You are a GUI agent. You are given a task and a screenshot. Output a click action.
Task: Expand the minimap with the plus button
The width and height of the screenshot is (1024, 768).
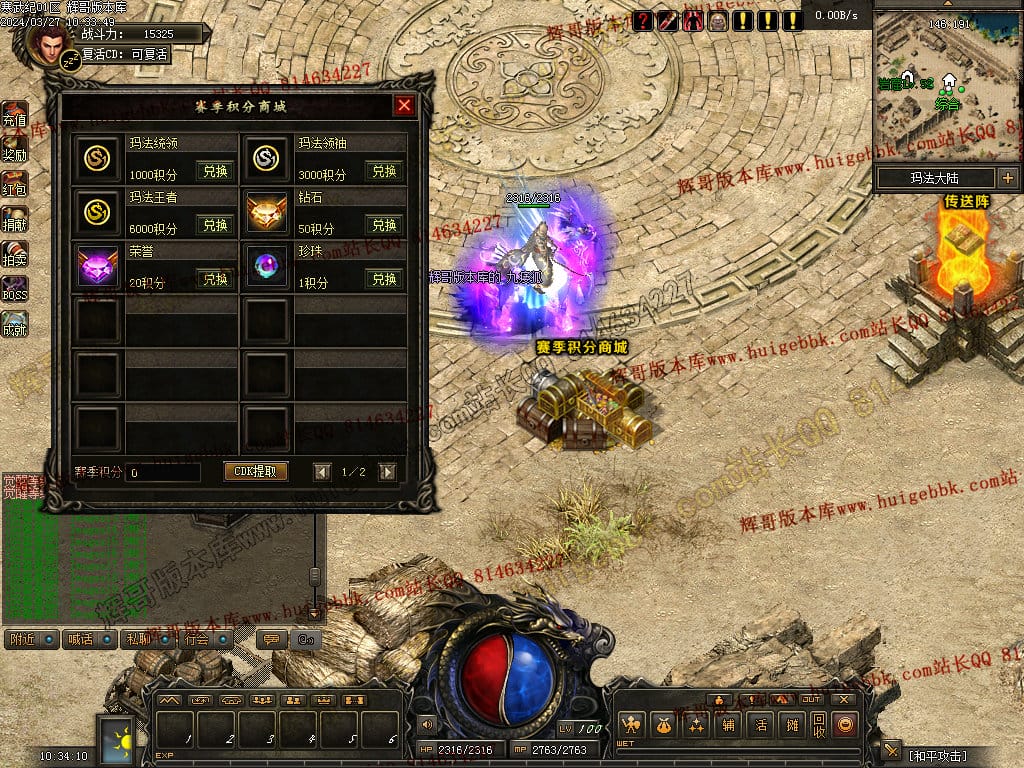[1006, 178]
